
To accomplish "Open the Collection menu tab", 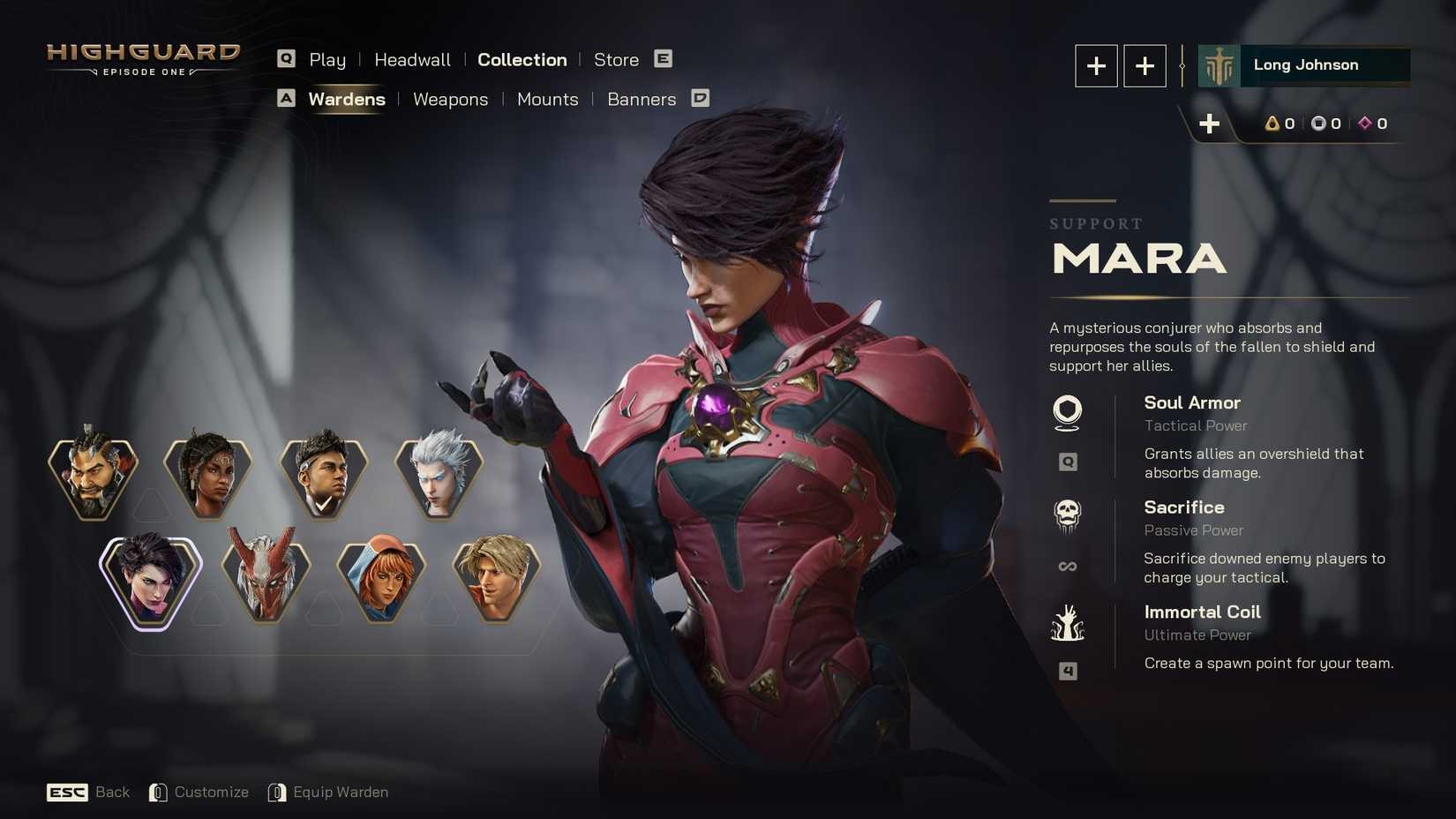I will click(x=522, y=59).
